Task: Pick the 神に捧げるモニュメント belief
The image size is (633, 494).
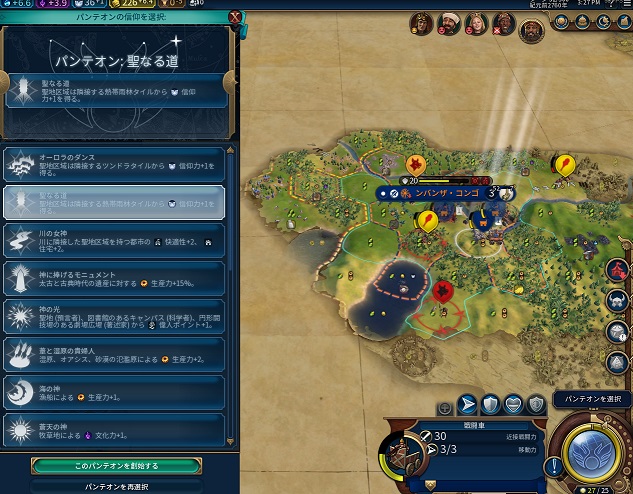Action: [114, 279]
